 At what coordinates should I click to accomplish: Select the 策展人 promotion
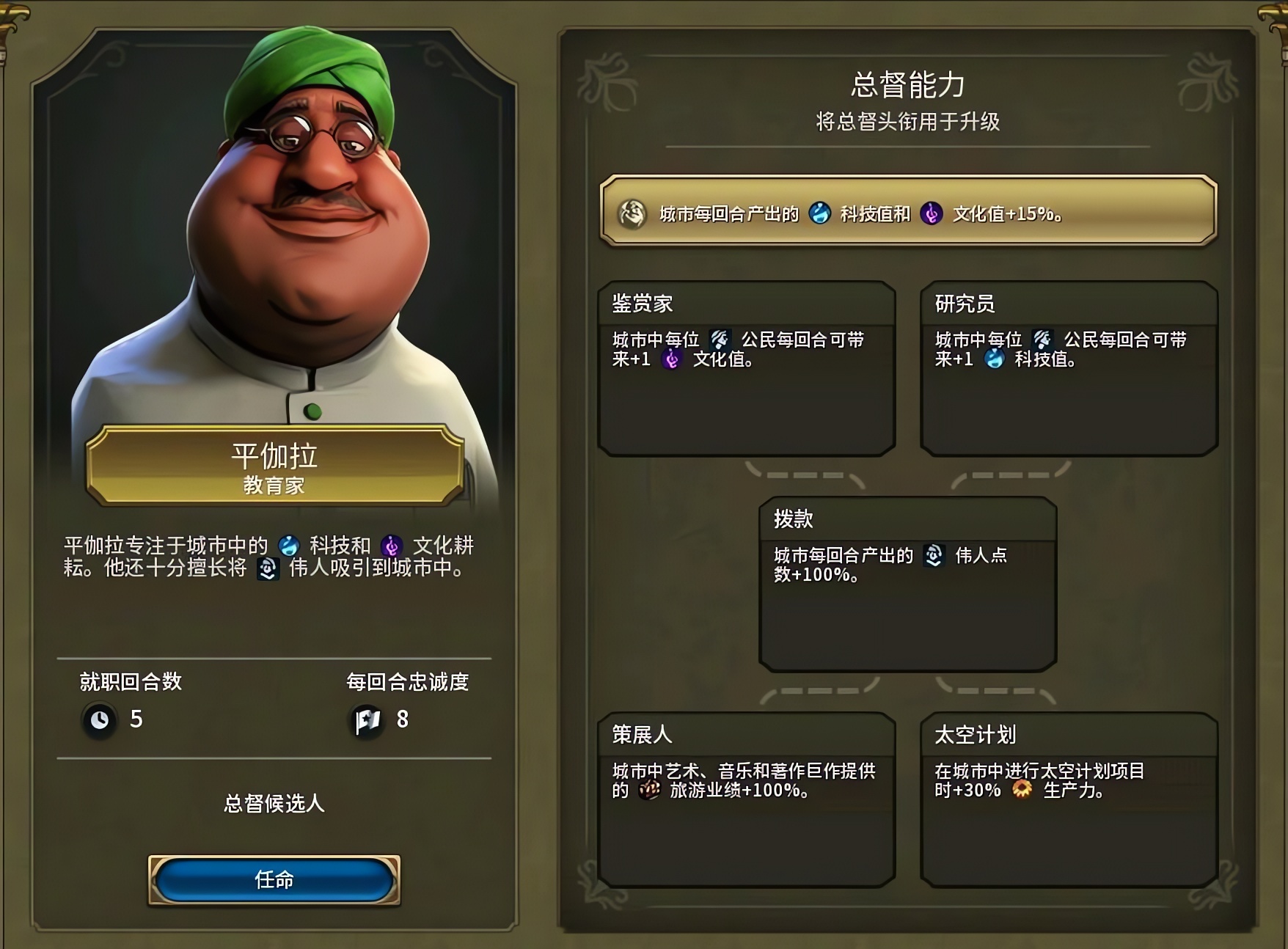748,799
